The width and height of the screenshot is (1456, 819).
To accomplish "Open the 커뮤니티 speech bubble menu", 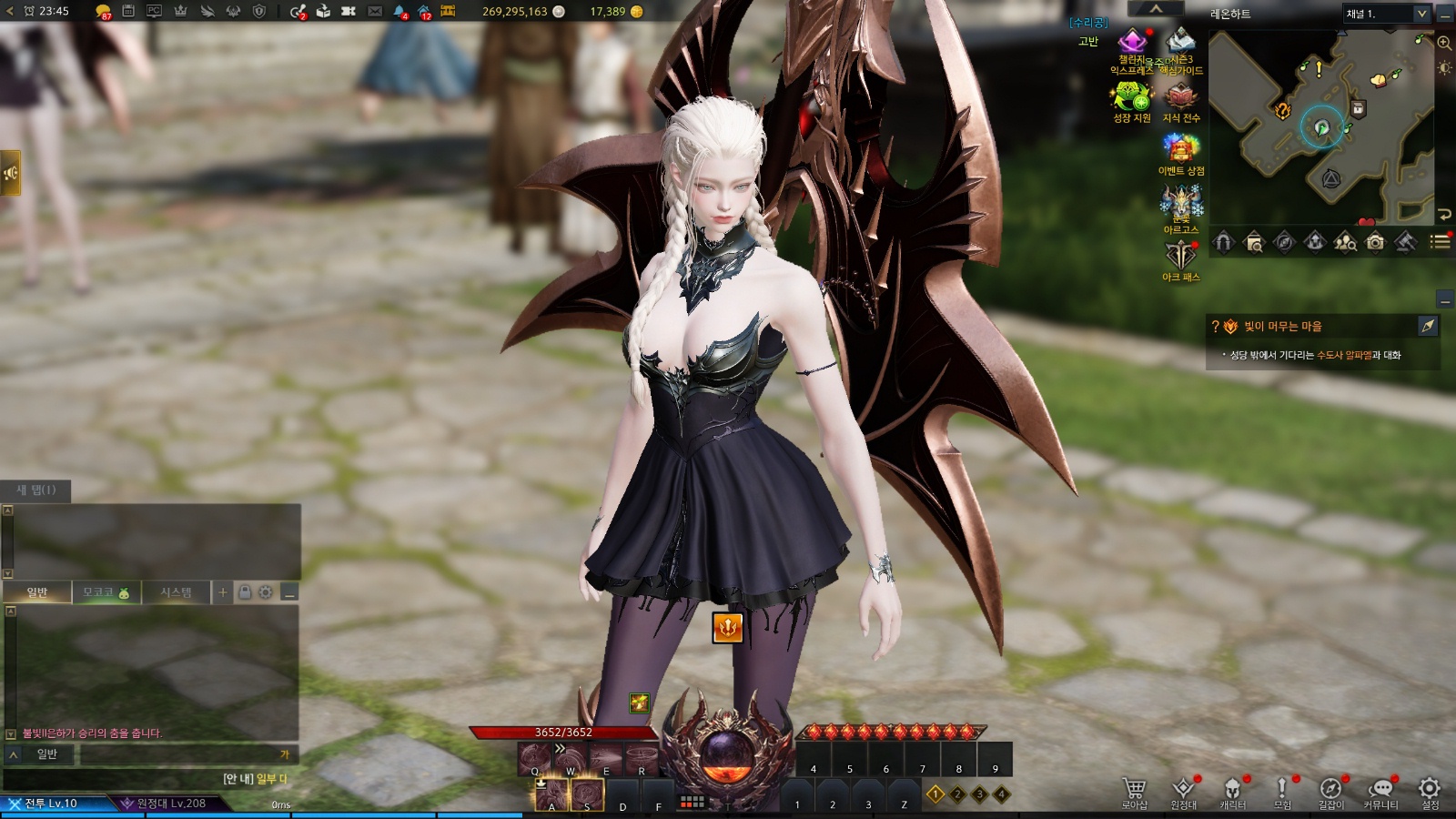I will coord(1380,790).
